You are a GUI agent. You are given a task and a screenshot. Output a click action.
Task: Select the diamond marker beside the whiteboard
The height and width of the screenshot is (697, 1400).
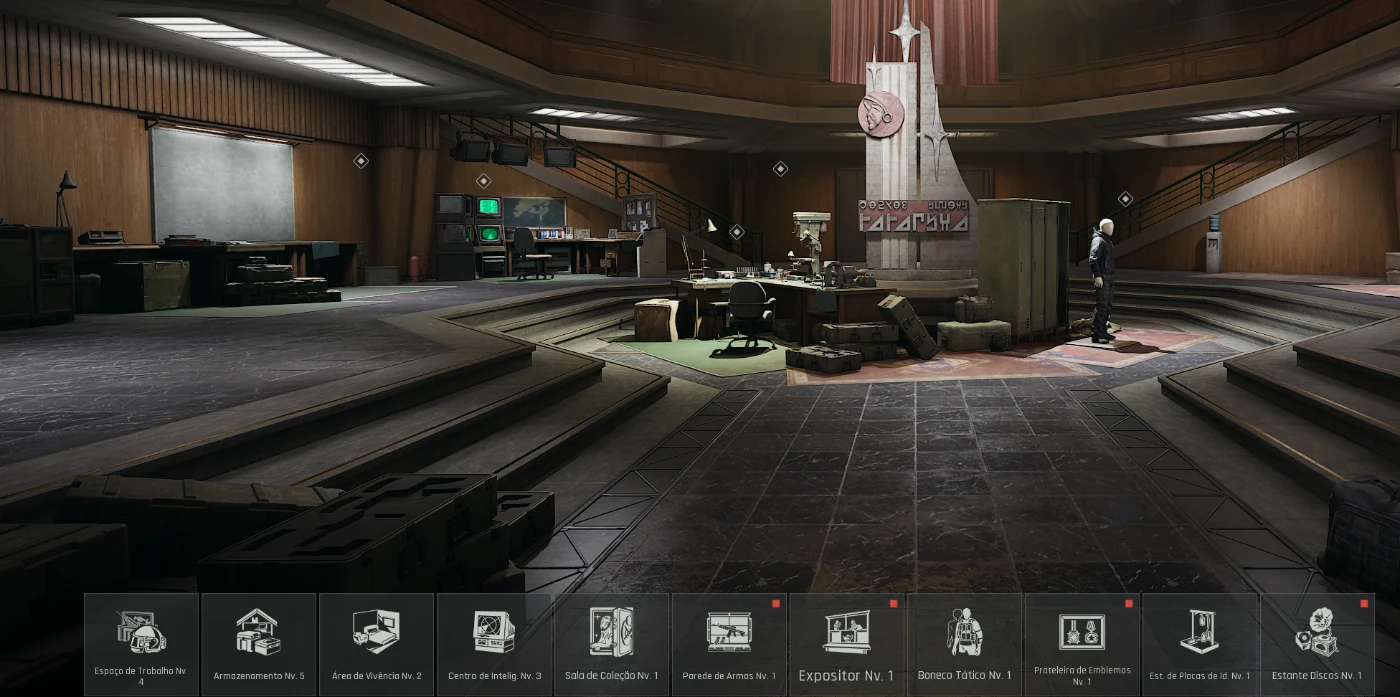(x=361, y=160)
